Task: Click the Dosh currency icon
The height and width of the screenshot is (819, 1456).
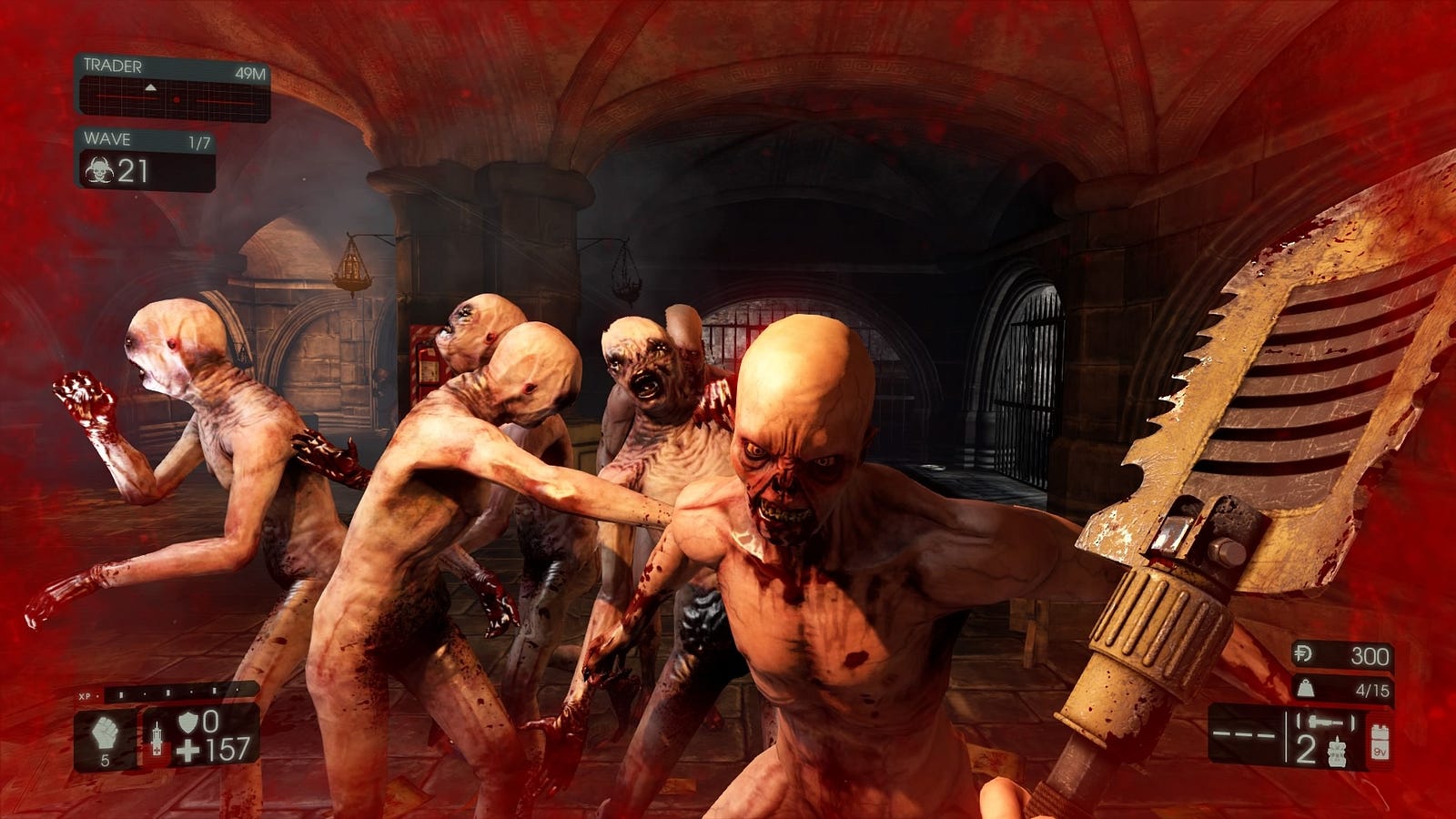Action: pos(1305,654)
